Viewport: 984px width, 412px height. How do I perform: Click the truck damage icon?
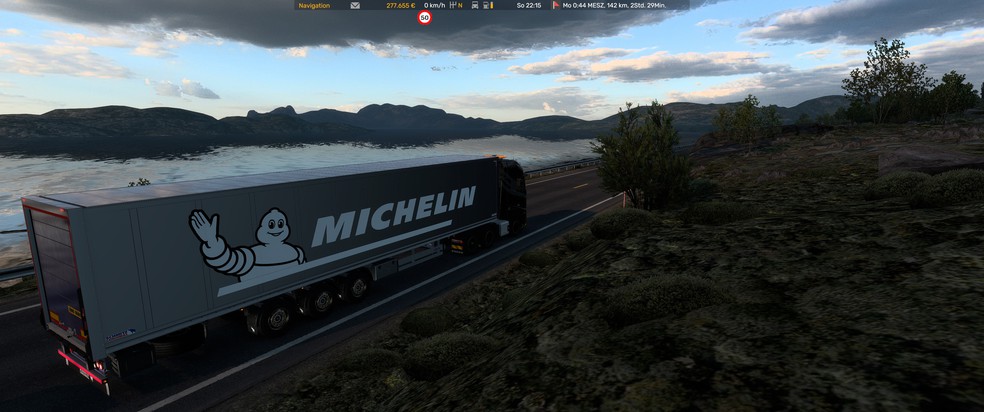click(x=475, y=5)
